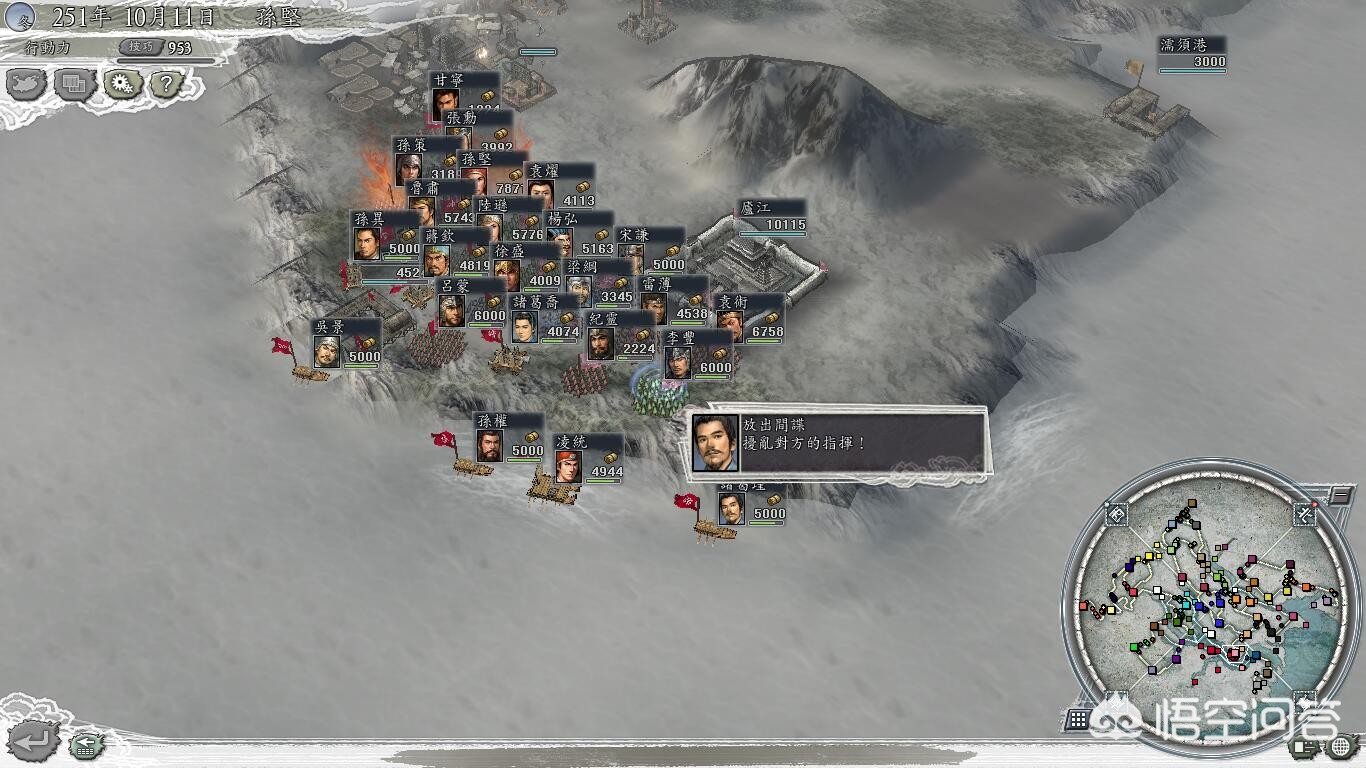
Task: Toggle the grid button beside the minimap
Action: tap(1077, 718)
